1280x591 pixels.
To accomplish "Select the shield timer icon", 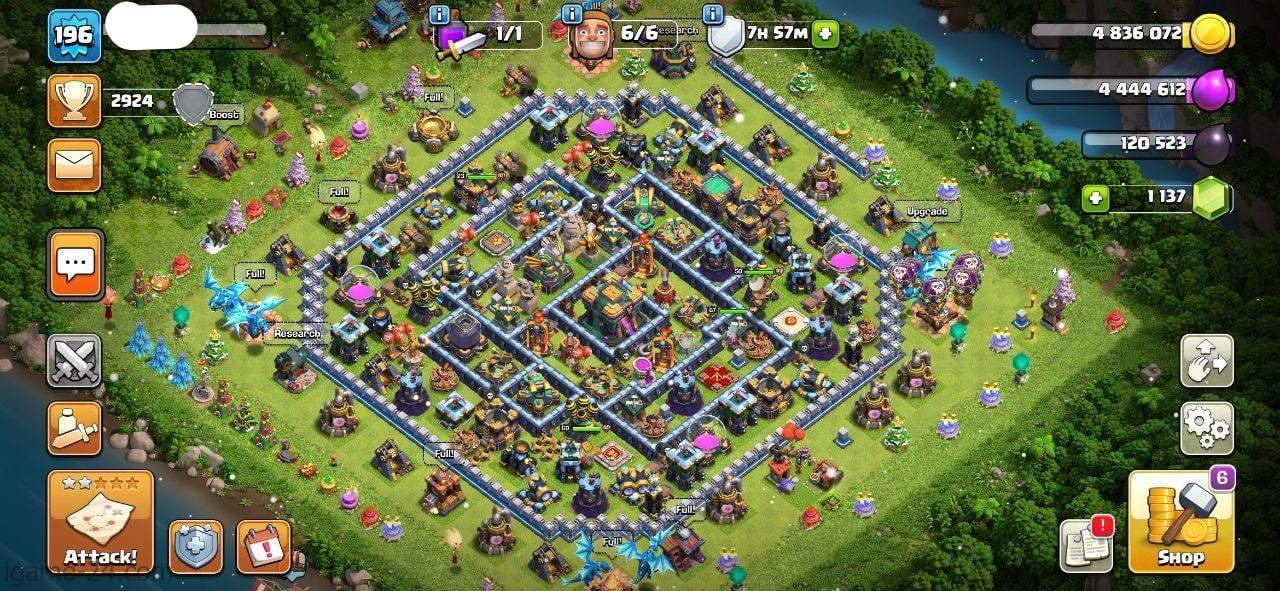I will (x=724, y=36).
